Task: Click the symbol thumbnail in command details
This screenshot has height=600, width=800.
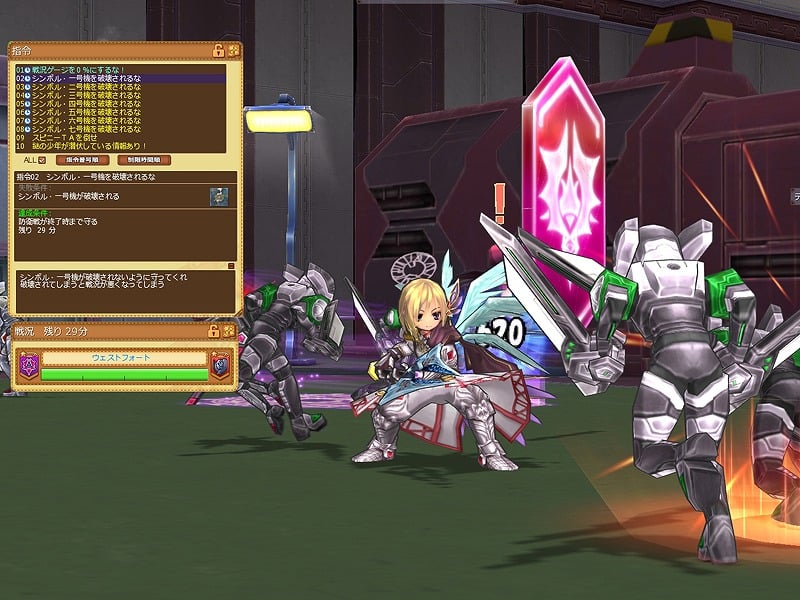Action: tap(219, 196)
